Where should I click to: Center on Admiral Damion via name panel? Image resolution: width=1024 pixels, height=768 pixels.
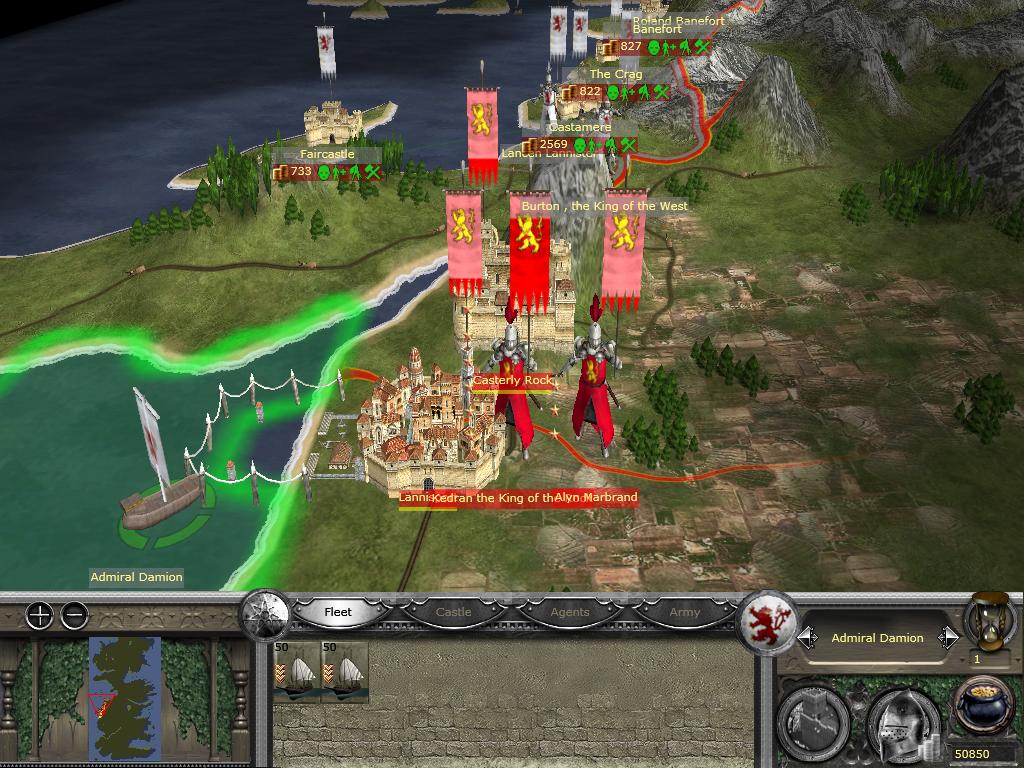coord(877,638)
